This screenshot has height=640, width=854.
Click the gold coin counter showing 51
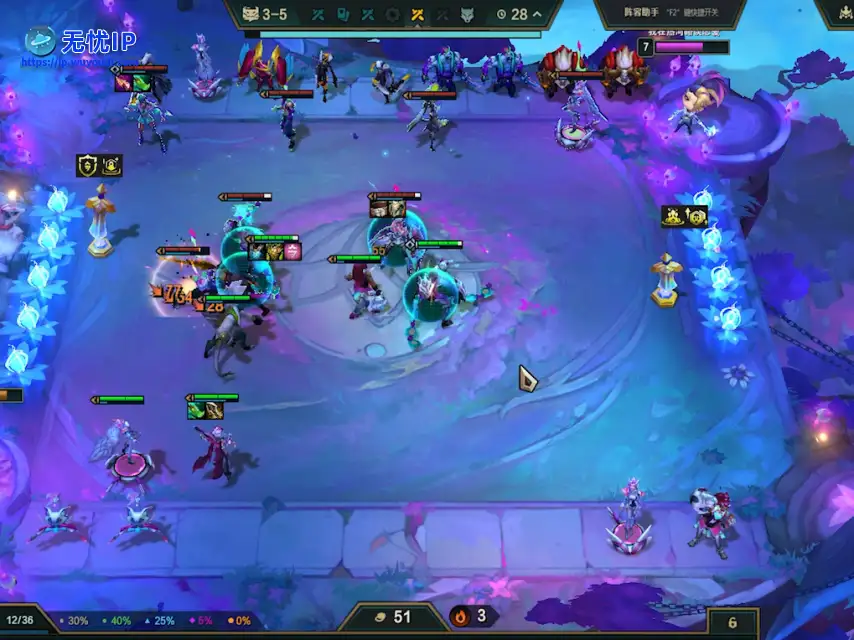pos(393,617)
